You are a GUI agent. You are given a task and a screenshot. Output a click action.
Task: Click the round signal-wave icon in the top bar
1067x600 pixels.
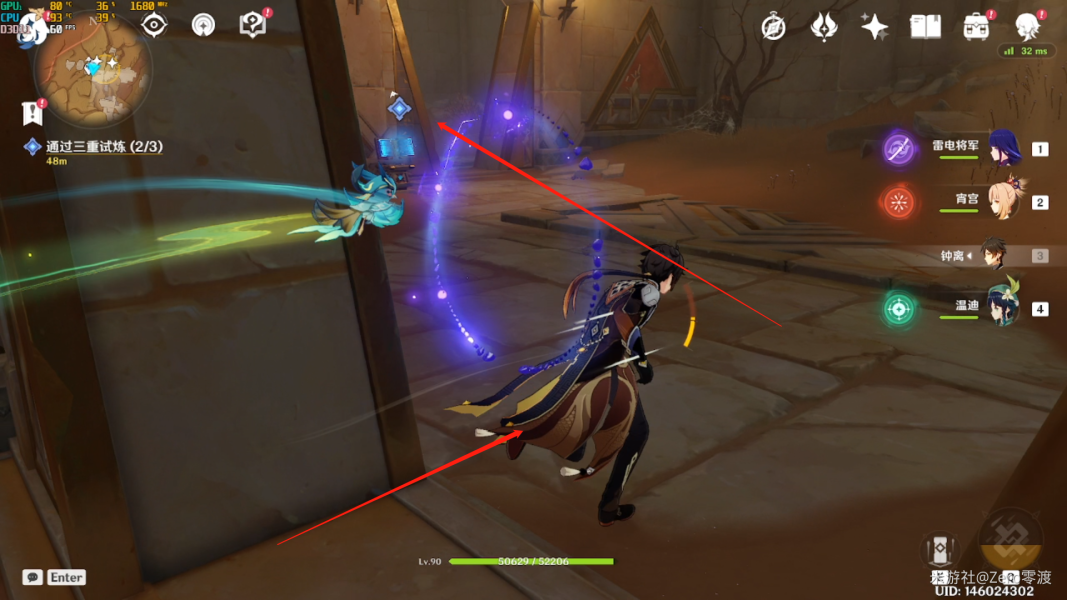(x=203, y=25)
